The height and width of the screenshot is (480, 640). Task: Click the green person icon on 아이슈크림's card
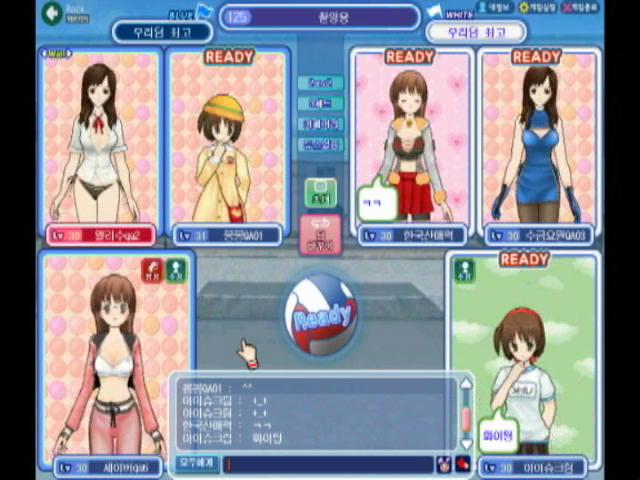coord(465,269)
